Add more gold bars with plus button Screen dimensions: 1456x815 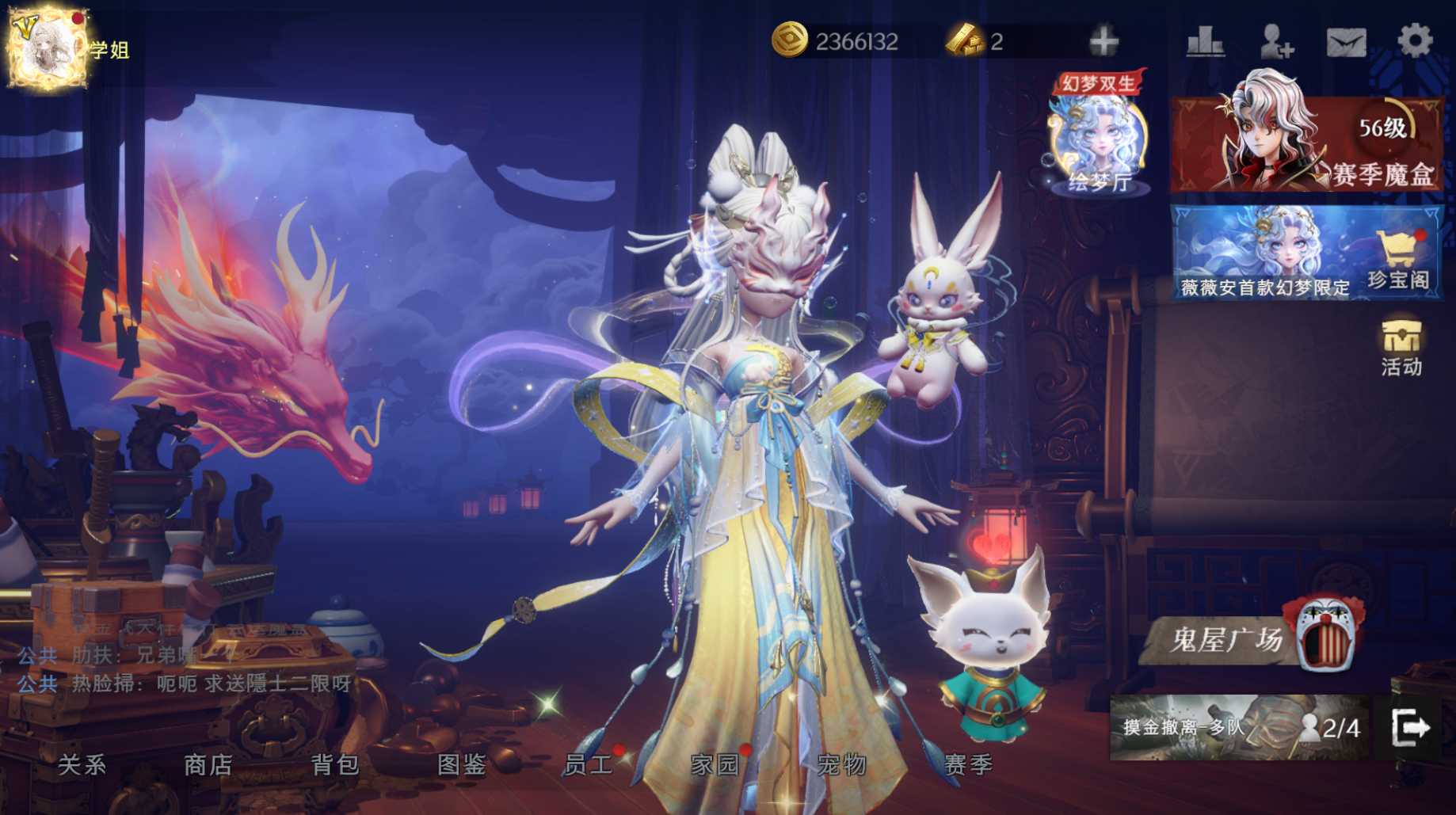[x=1103, y=41]
